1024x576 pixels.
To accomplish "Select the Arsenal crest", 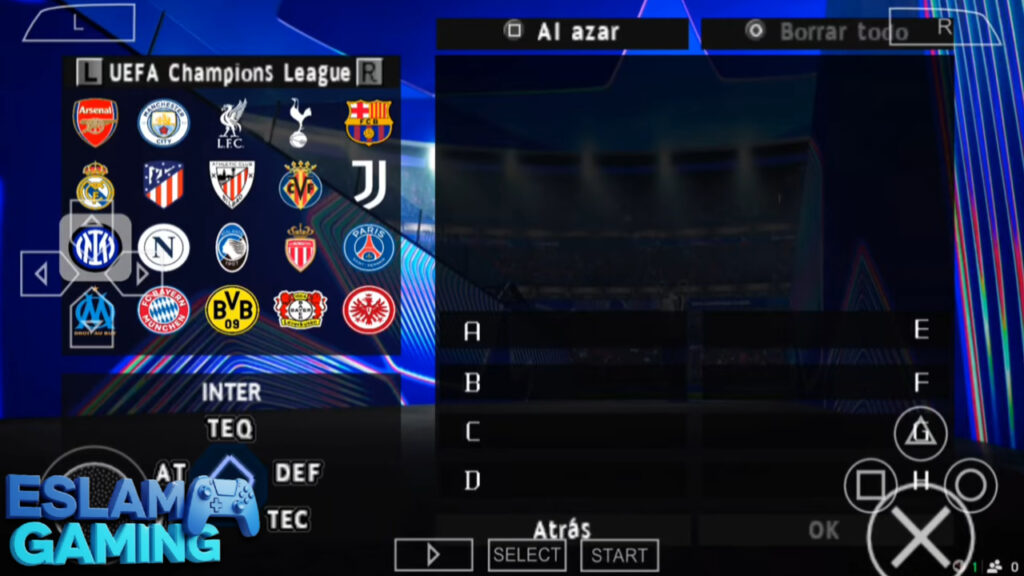I will [95, 123].
